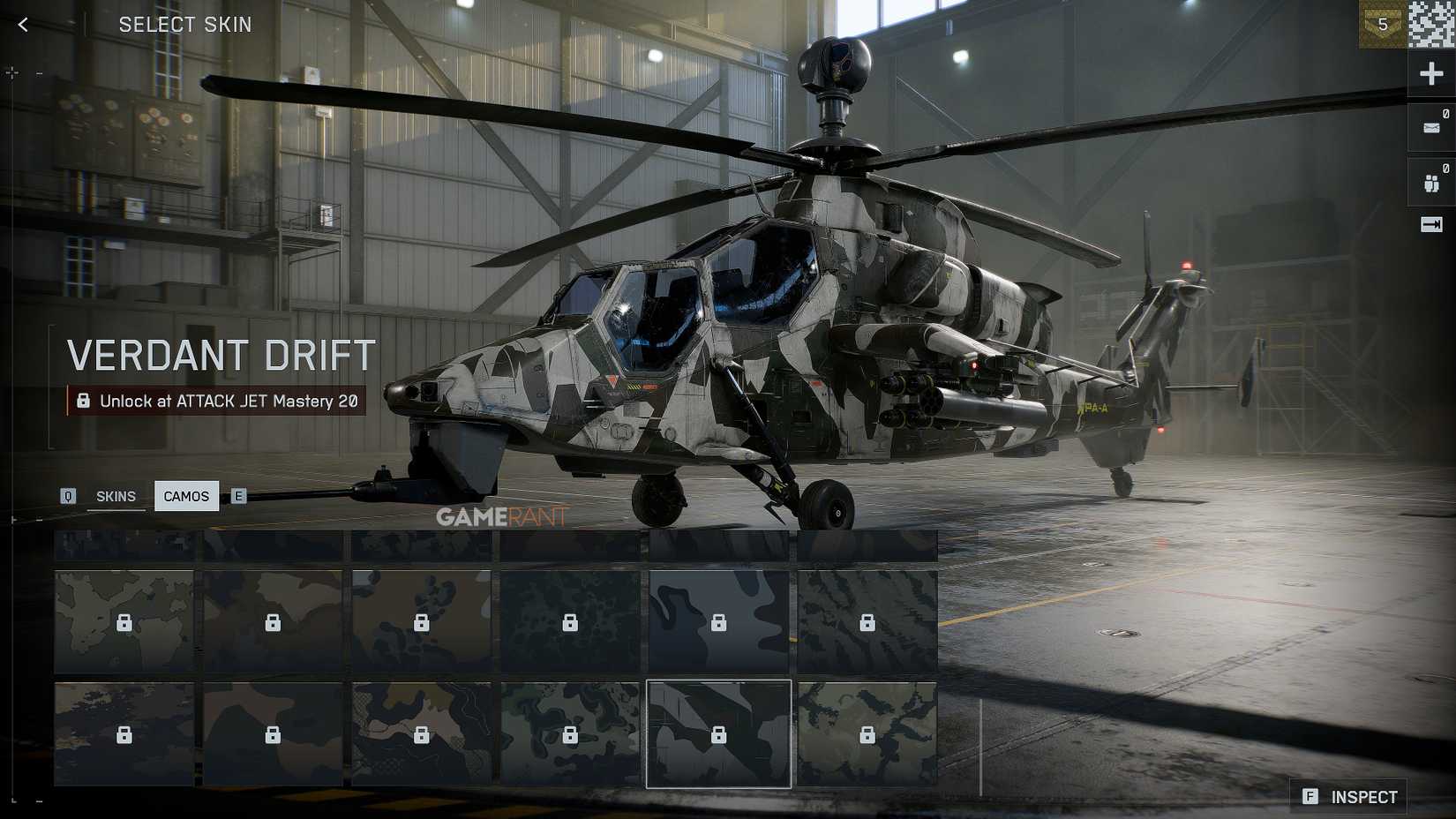Click the squad/friends icon on the sidebar
Screen dimensions: 1456x819
[x=1430, y=181]
